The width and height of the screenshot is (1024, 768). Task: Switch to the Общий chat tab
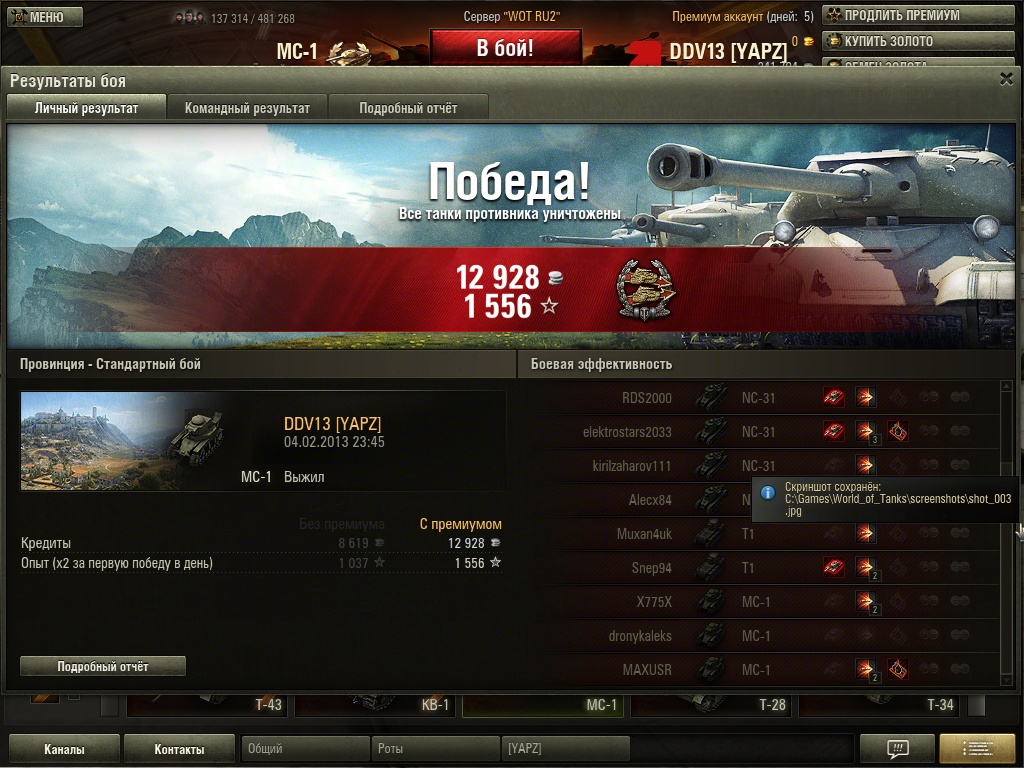[x=305, y=749]
